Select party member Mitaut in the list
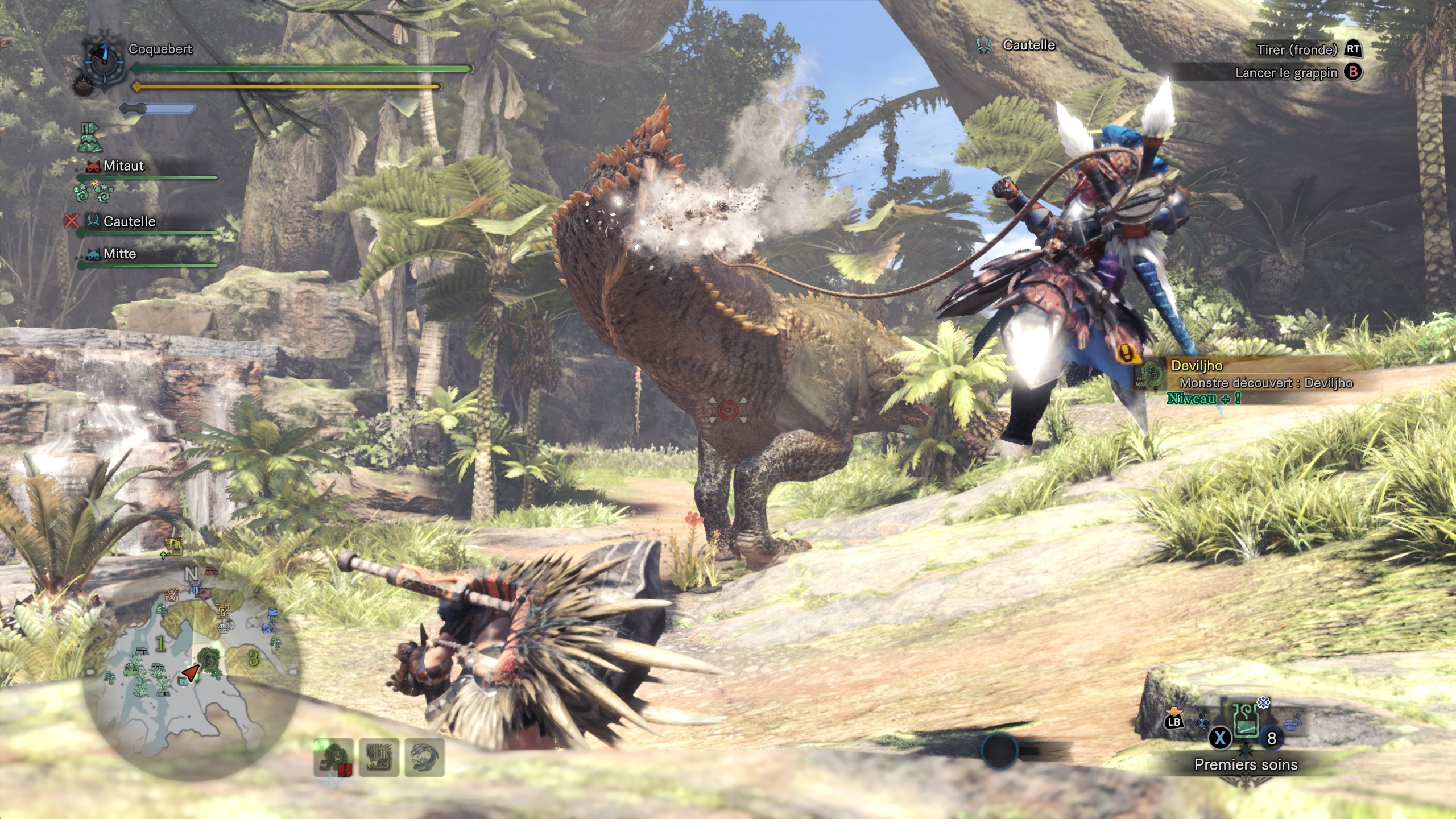The width and height of the screenshot is (1456, 819). 123,166
